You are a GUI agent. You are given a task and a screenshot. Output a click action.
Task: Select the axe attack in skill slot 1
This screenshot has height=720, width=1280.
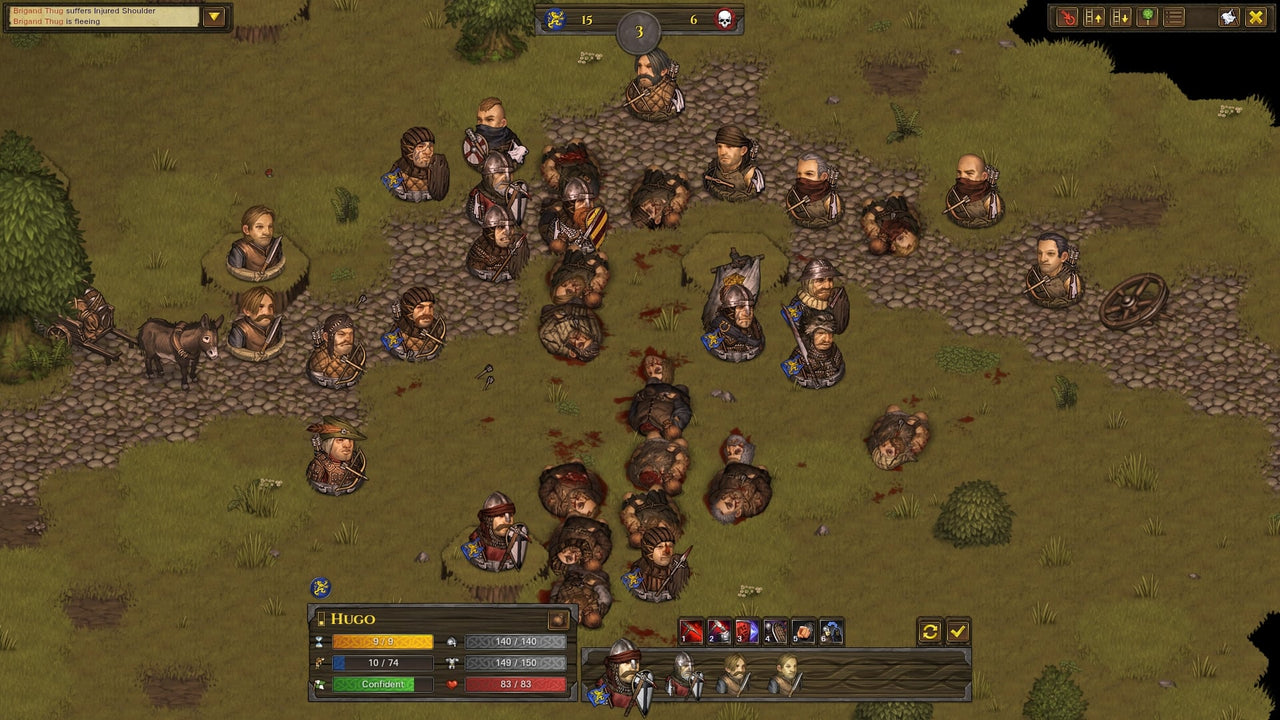(691, 629)
